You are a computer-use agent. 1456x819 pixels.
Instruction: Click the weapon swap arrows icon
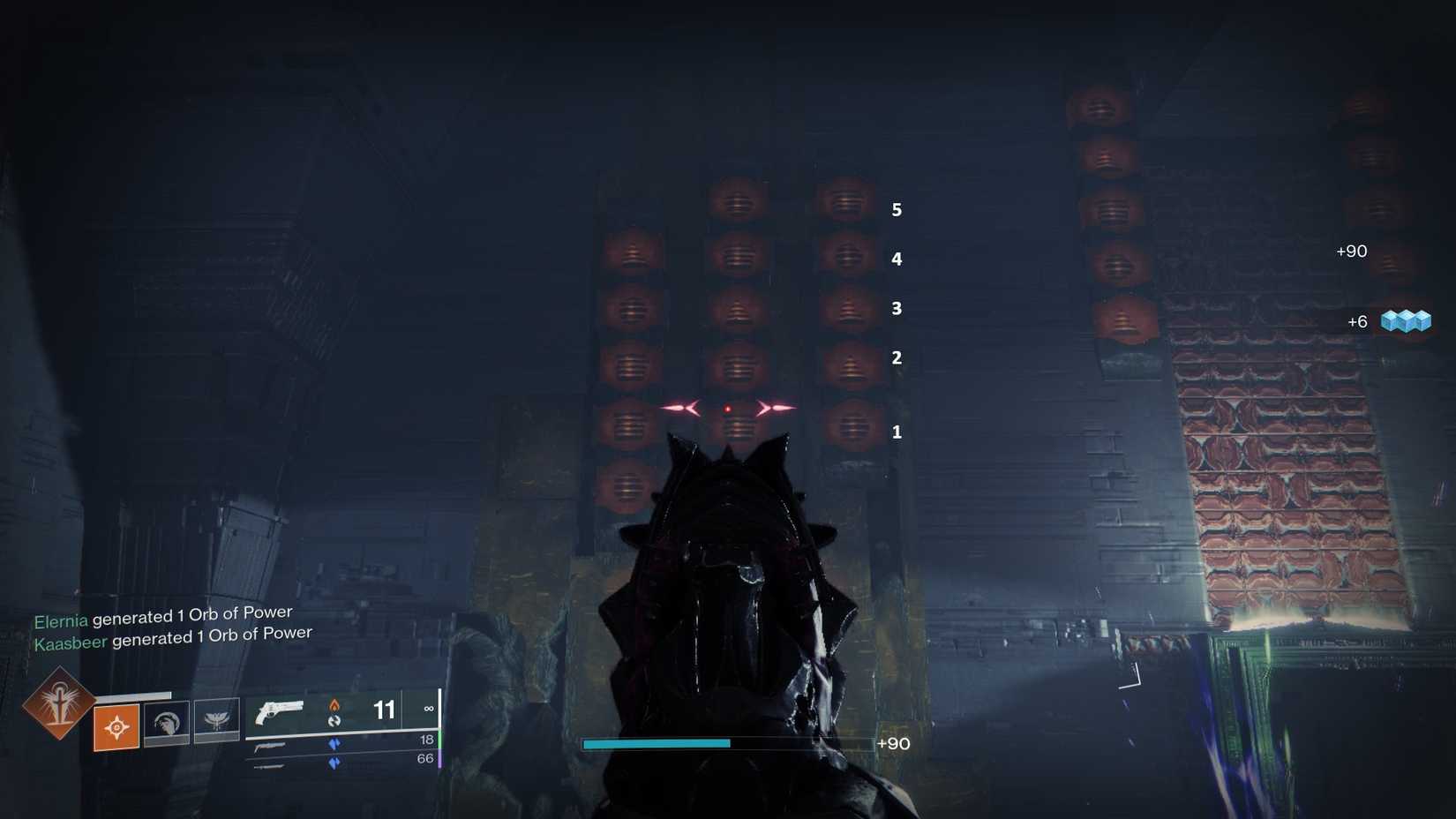click(x=334, y=723)
